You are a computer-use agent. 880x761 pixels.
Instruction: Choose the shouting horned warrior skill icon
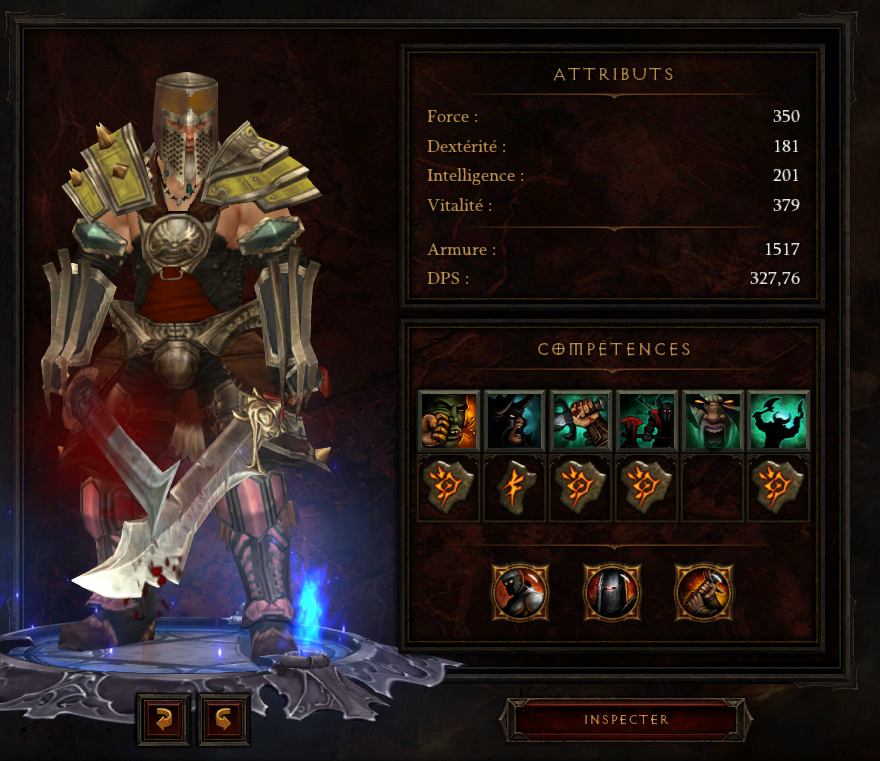[x=514, y=420]
